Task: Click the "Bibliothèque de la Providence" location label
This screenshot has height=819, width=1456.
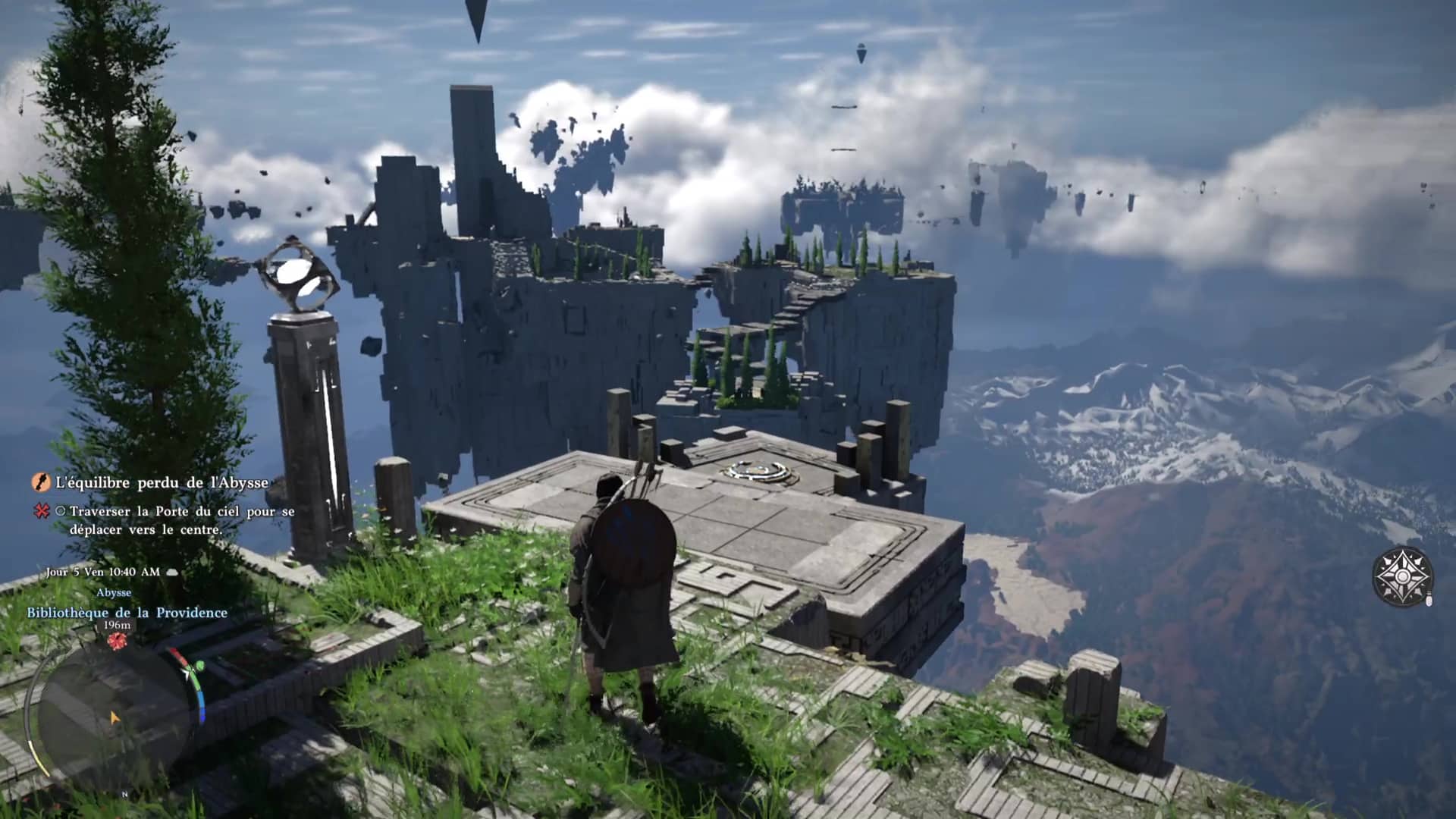Action: coord(127,612)
